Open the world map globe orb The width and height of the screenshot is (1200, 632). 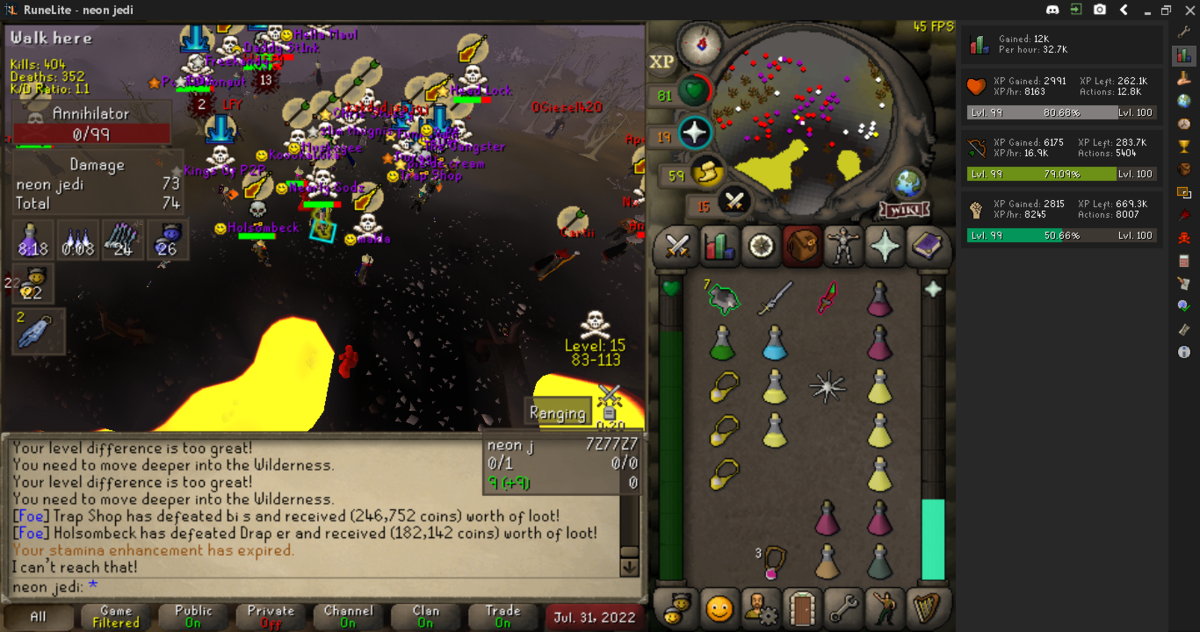[x=909, y=183]
